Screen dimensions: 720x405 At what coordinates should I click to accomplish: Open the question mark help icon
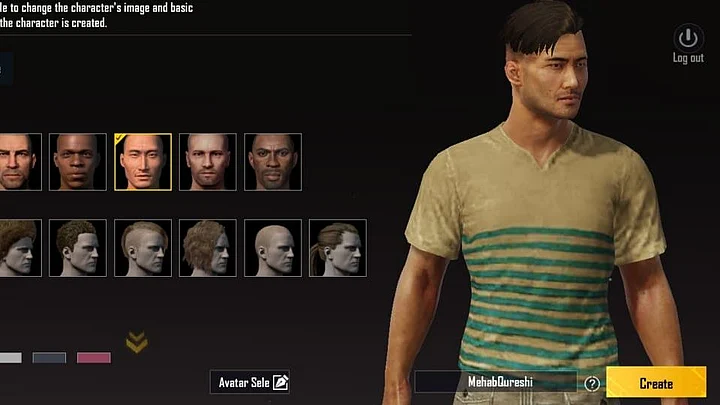tap(592, 383)
